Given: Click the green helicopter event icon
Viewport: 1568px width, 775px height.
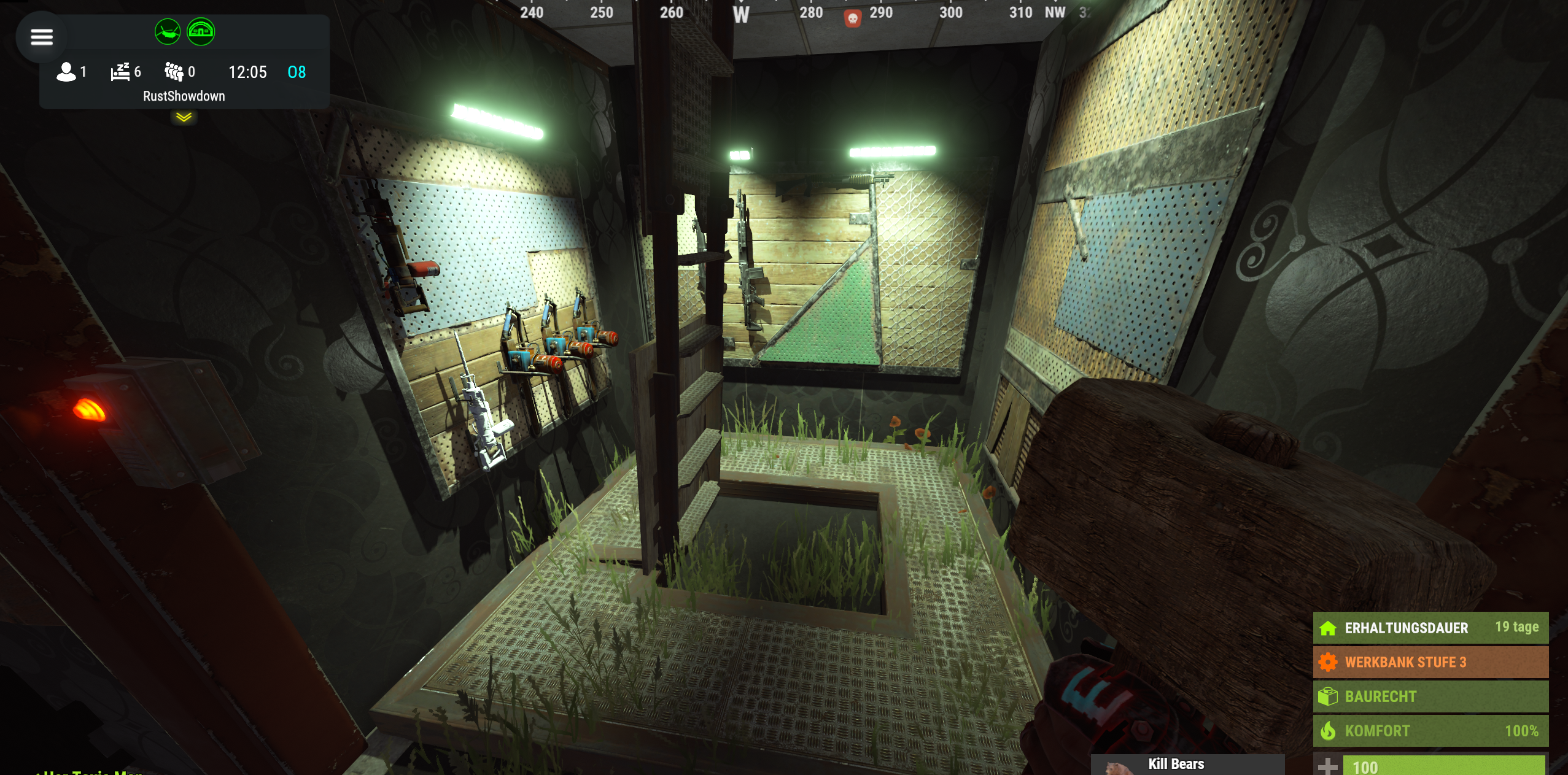Looking at the screenshot, I should coord(167,31).
